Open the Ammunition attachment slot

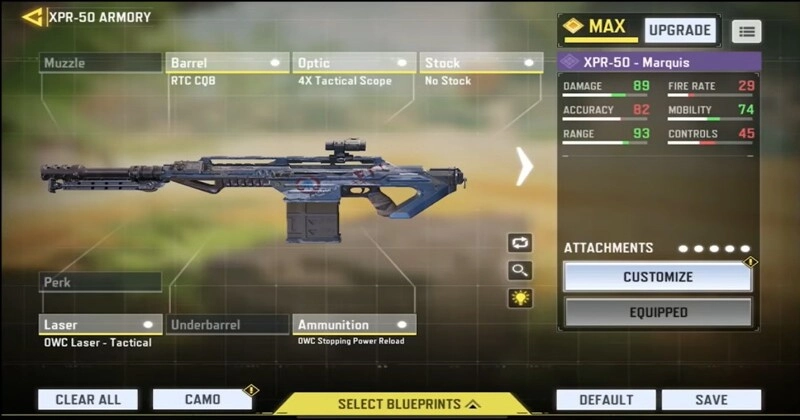pyautogui.click(x=355, y=325)
